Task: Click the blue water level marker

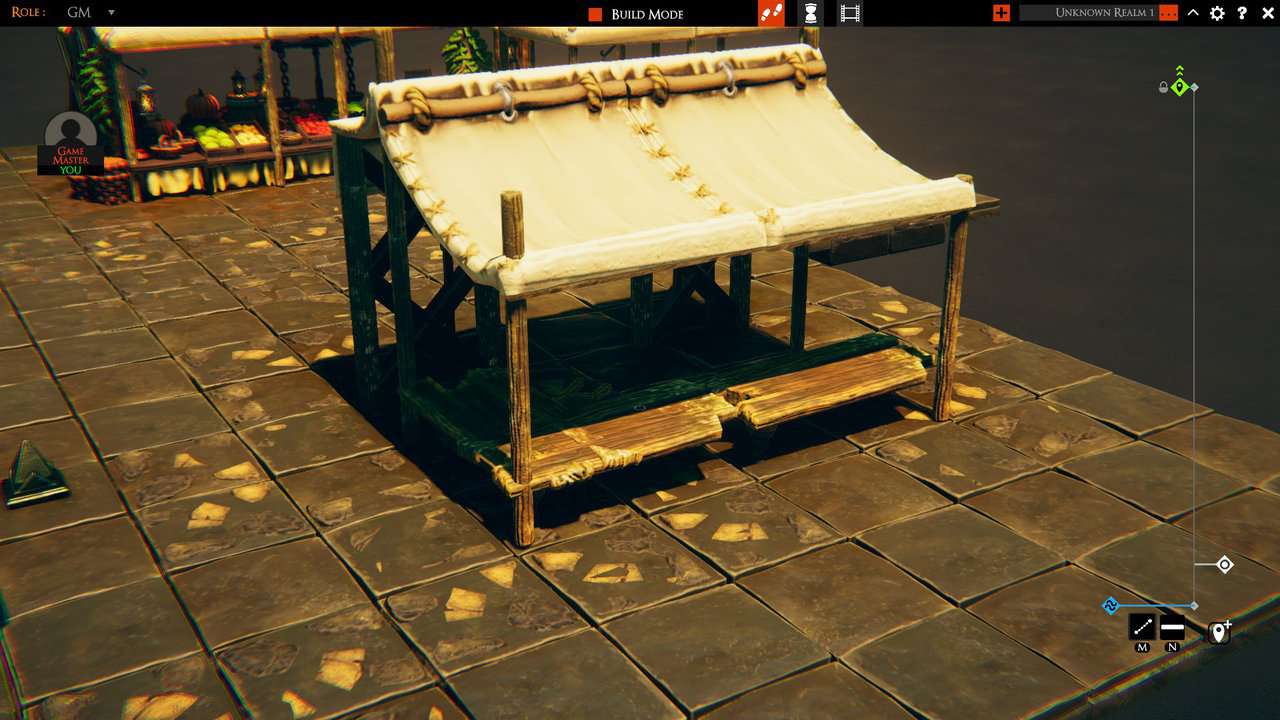Action: click(x=1110, y=605)
